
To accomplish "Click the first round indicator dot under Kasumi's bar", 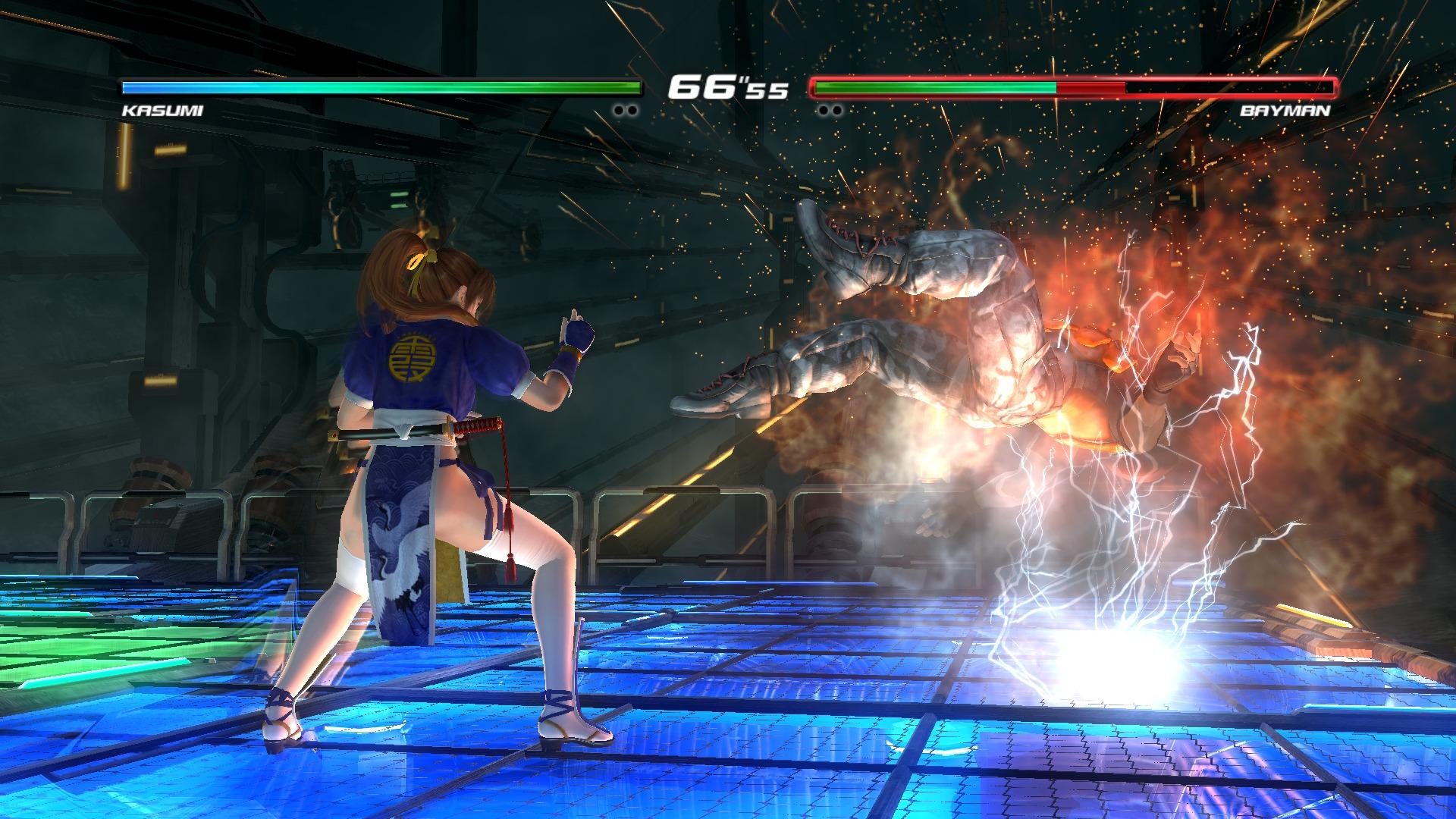I will (619, 109).
